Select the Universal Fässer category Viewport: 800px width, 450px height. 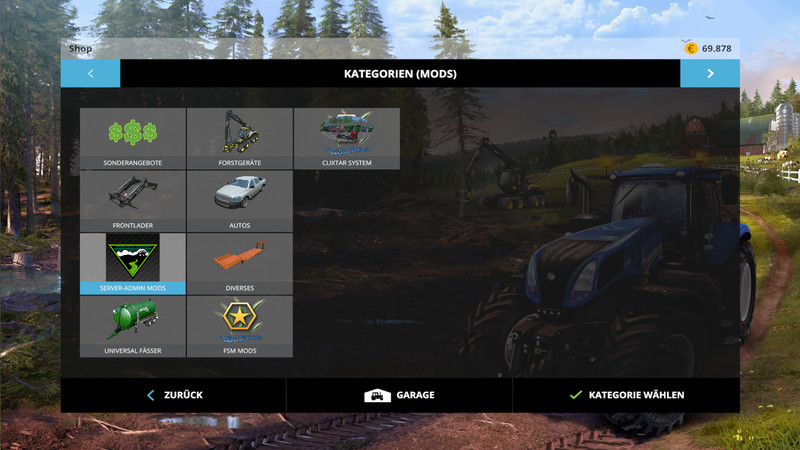[x=133, y=326]
